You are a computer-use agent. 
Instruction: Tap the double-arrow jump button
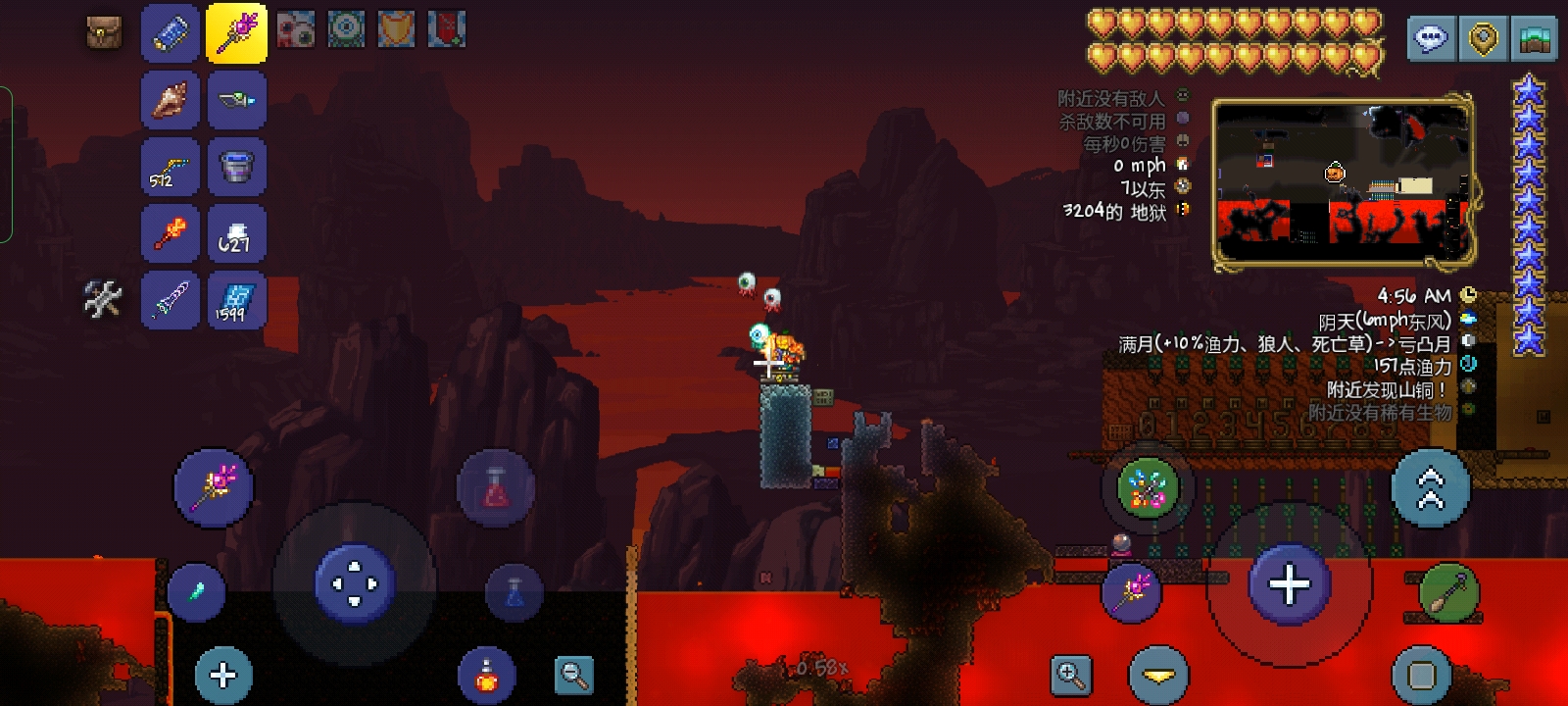(x=1431, y=487)
